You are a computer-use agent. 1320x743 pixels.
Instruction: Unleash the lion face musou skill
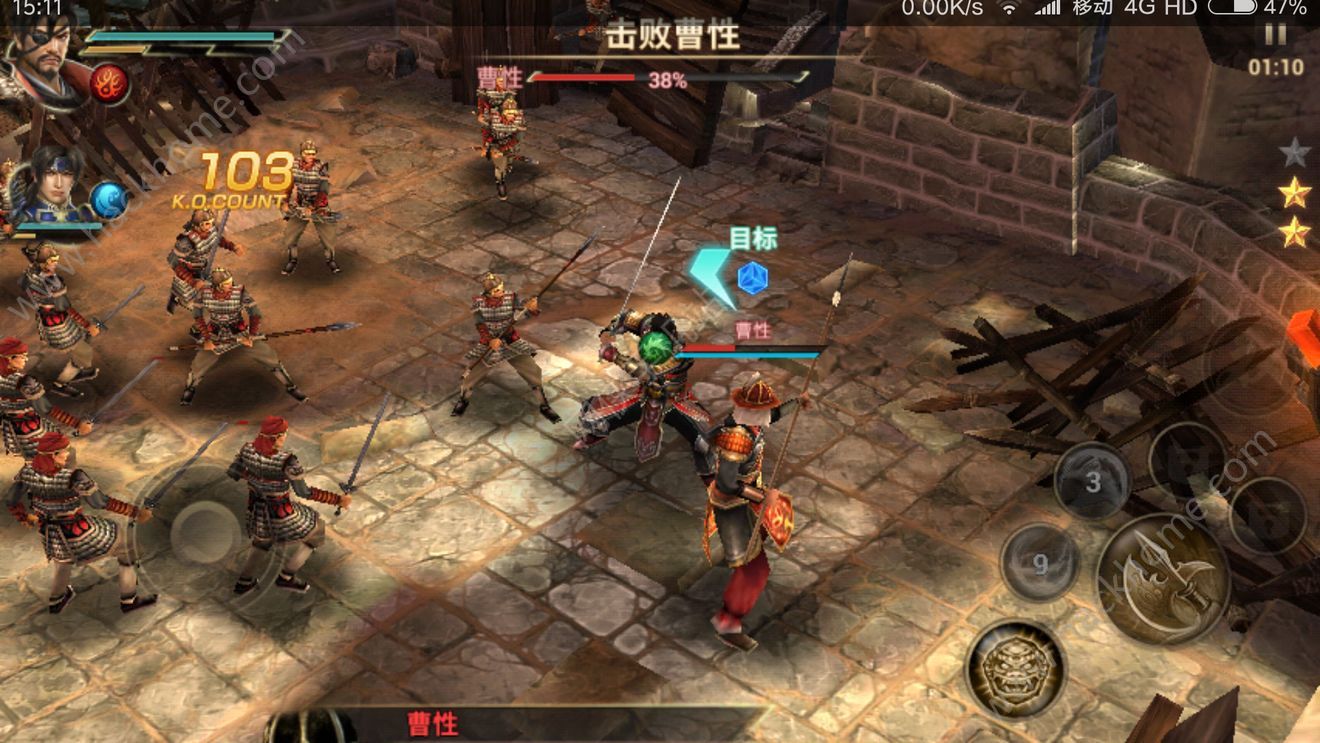1014,669
